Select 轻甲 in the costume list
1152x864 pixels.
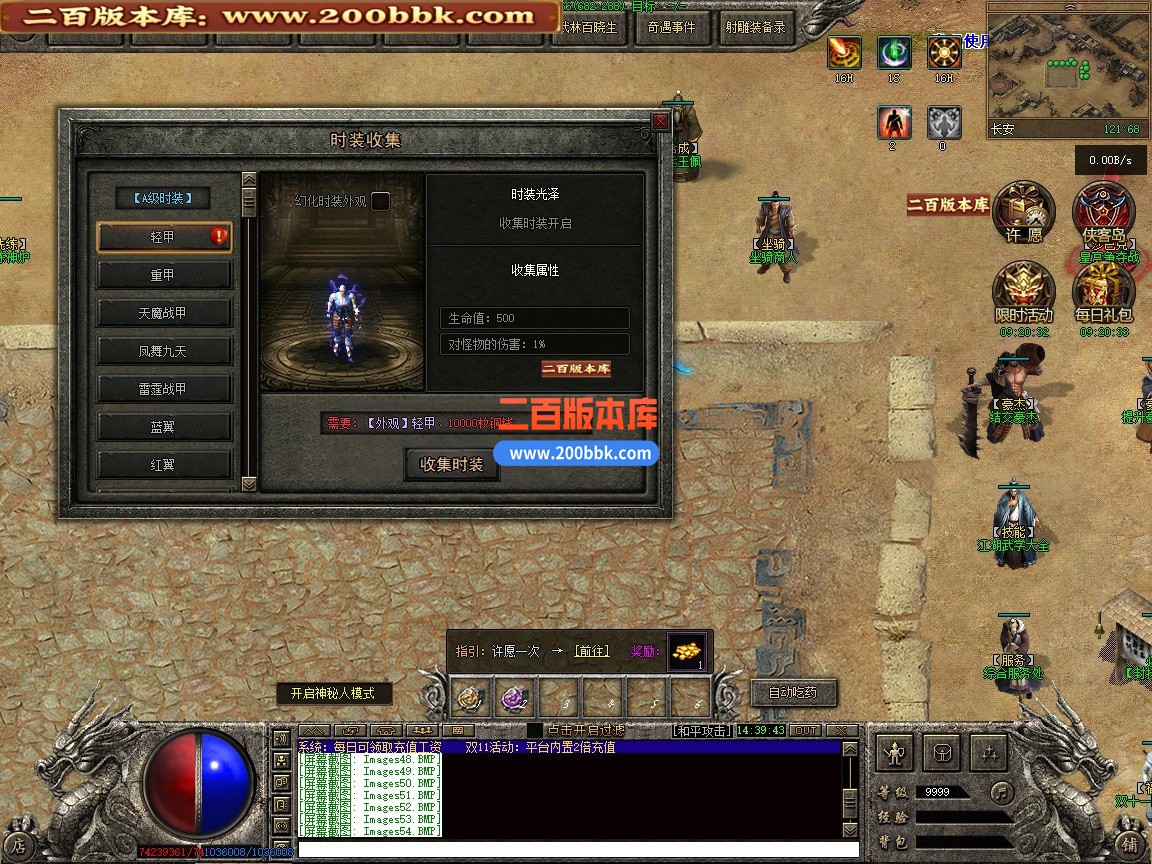(164, 237)
